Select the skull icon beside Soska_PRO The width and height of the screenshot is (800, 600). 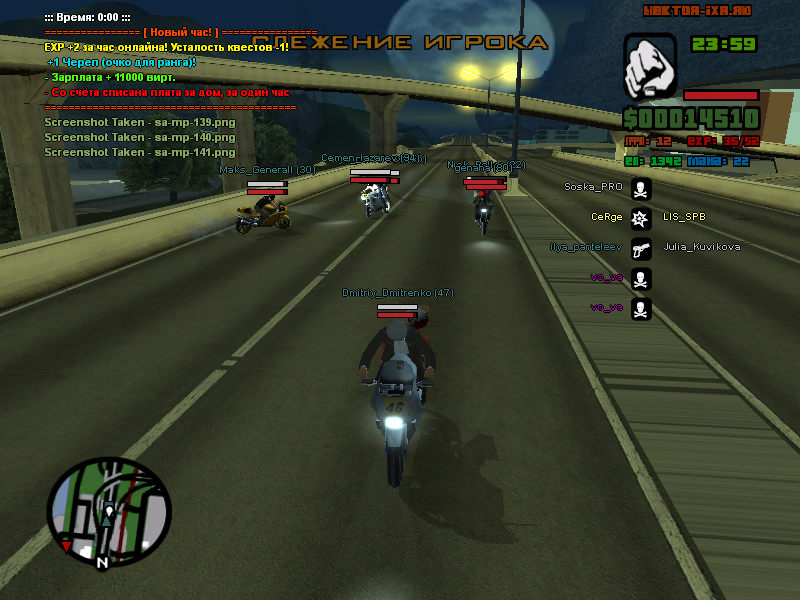click(x=641, y=187)
